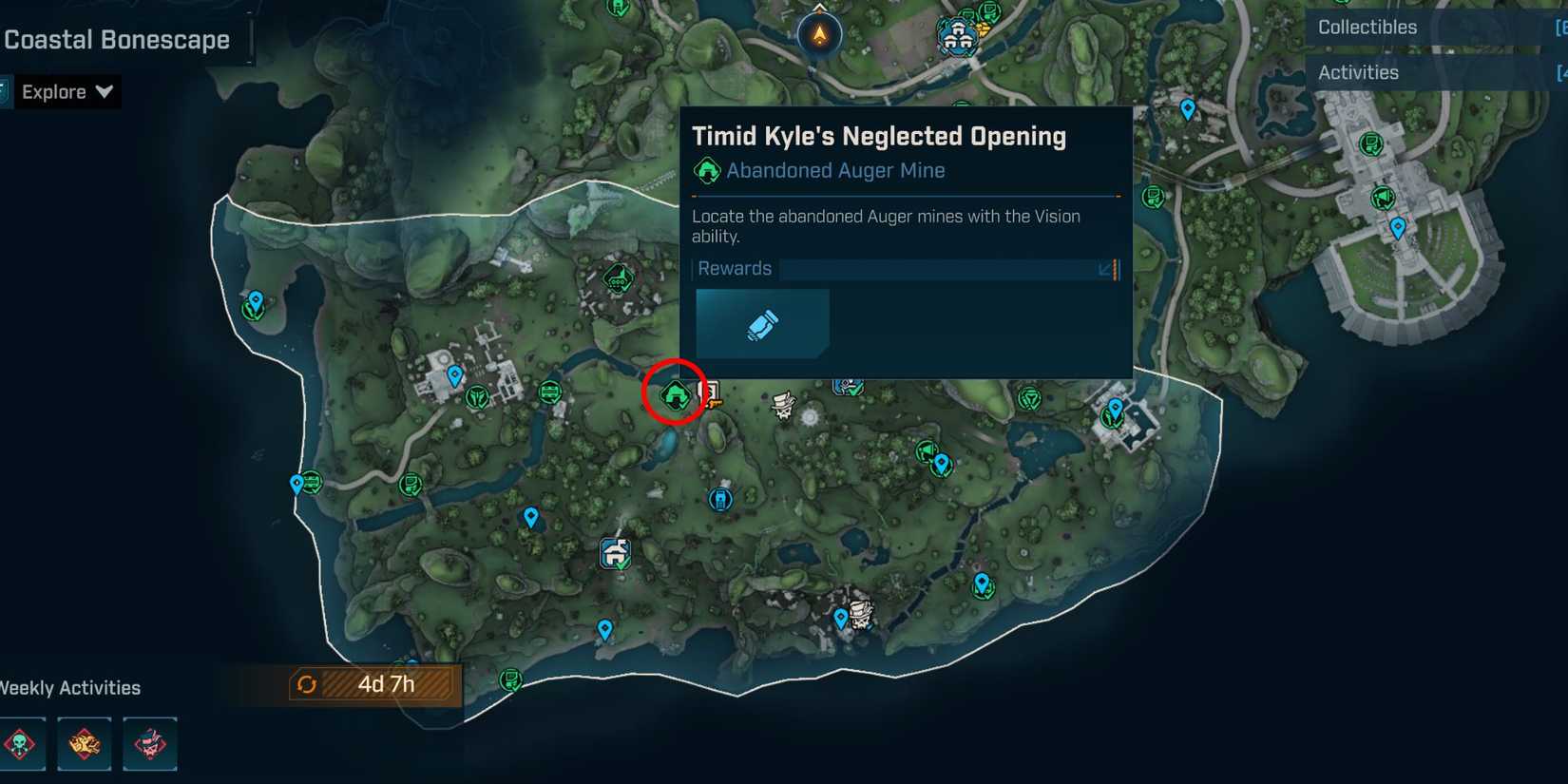Toggle the Collectibles map filter

[x=1367, y=27]
